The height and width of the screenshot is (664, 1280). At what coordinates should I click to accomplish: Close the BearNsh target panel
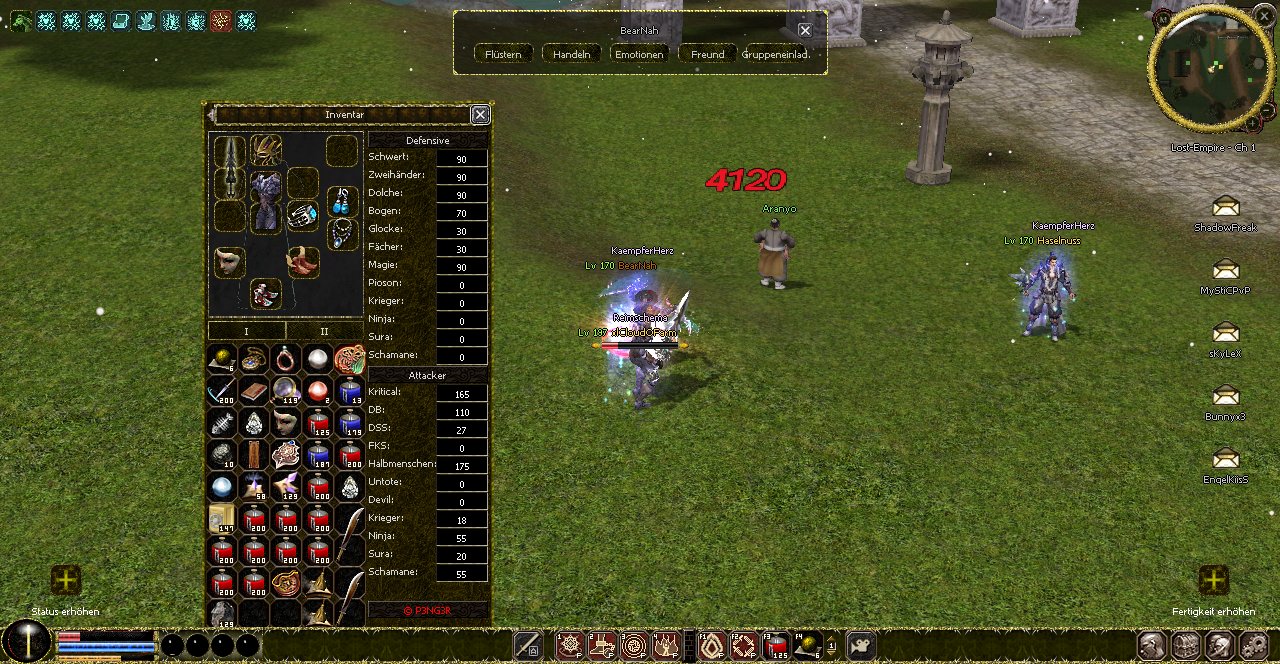point(805,30)
